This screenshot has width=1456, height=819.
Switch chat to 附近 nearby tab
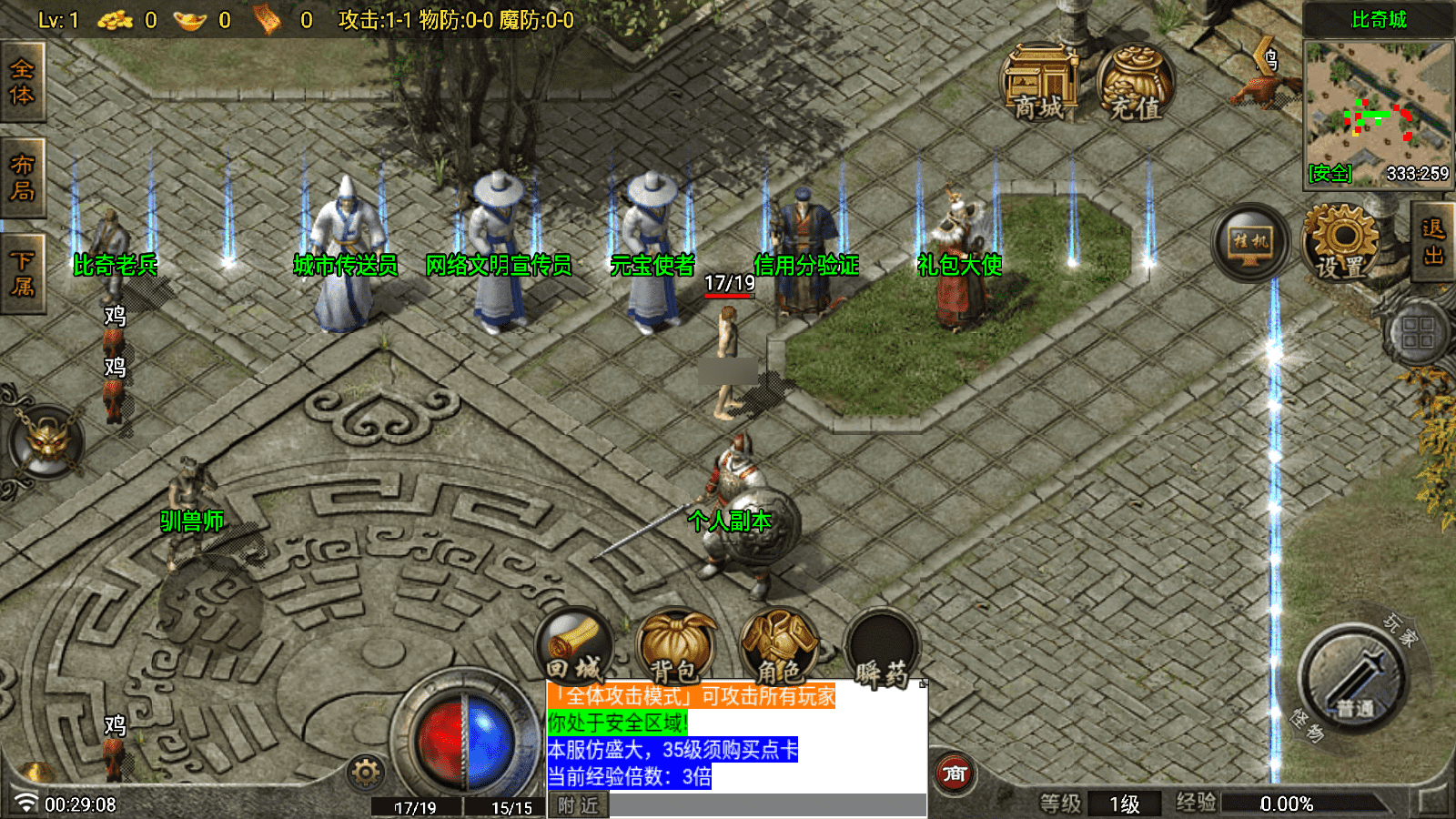[x=578, y=805]
